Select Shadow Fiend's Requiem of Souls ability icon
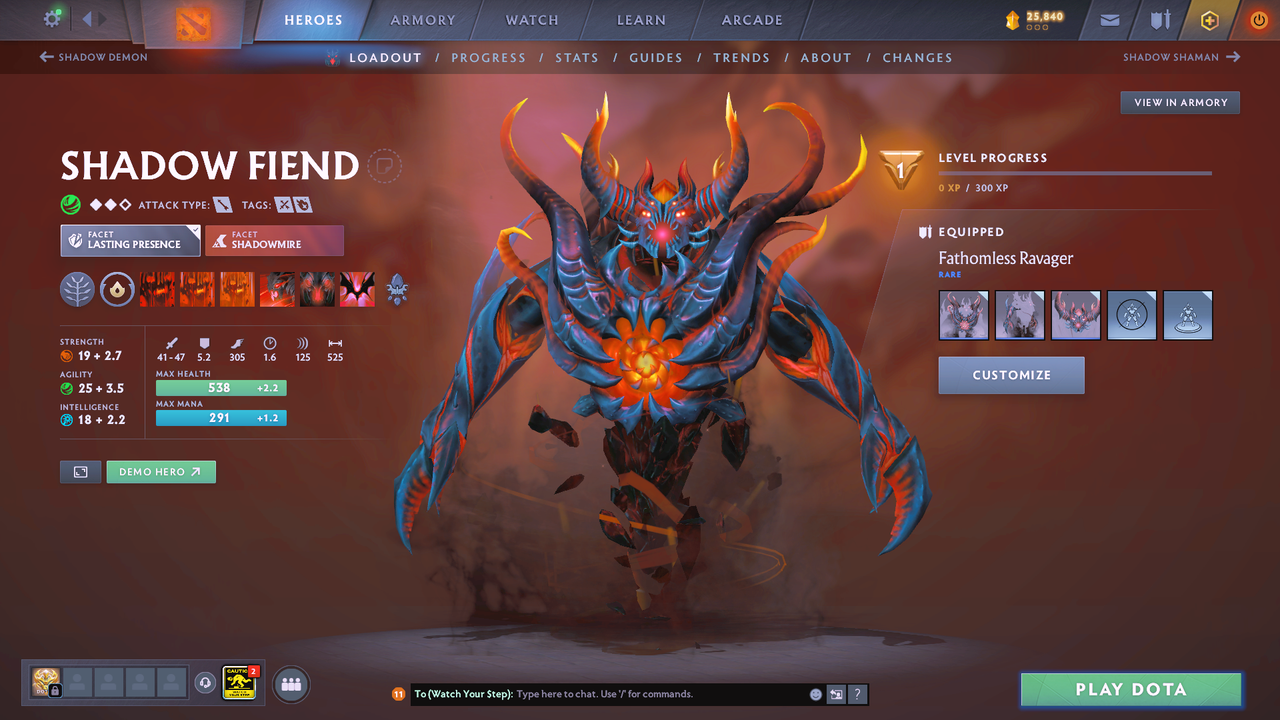This screenshot has height=720, width=1280. (357, 289)
